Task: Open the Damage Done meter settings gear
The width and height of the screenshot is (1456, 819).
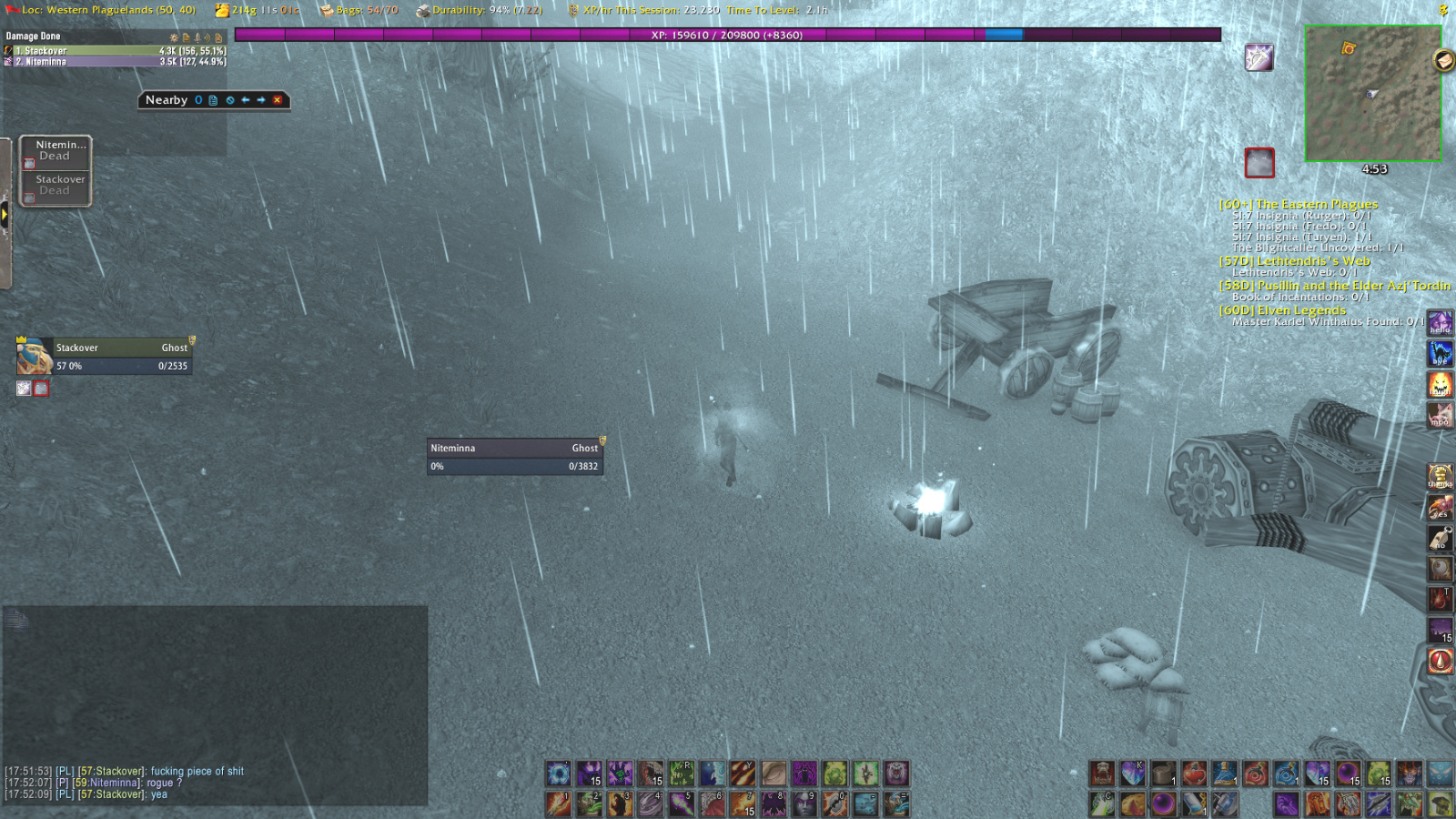Action: coord(174,38)
